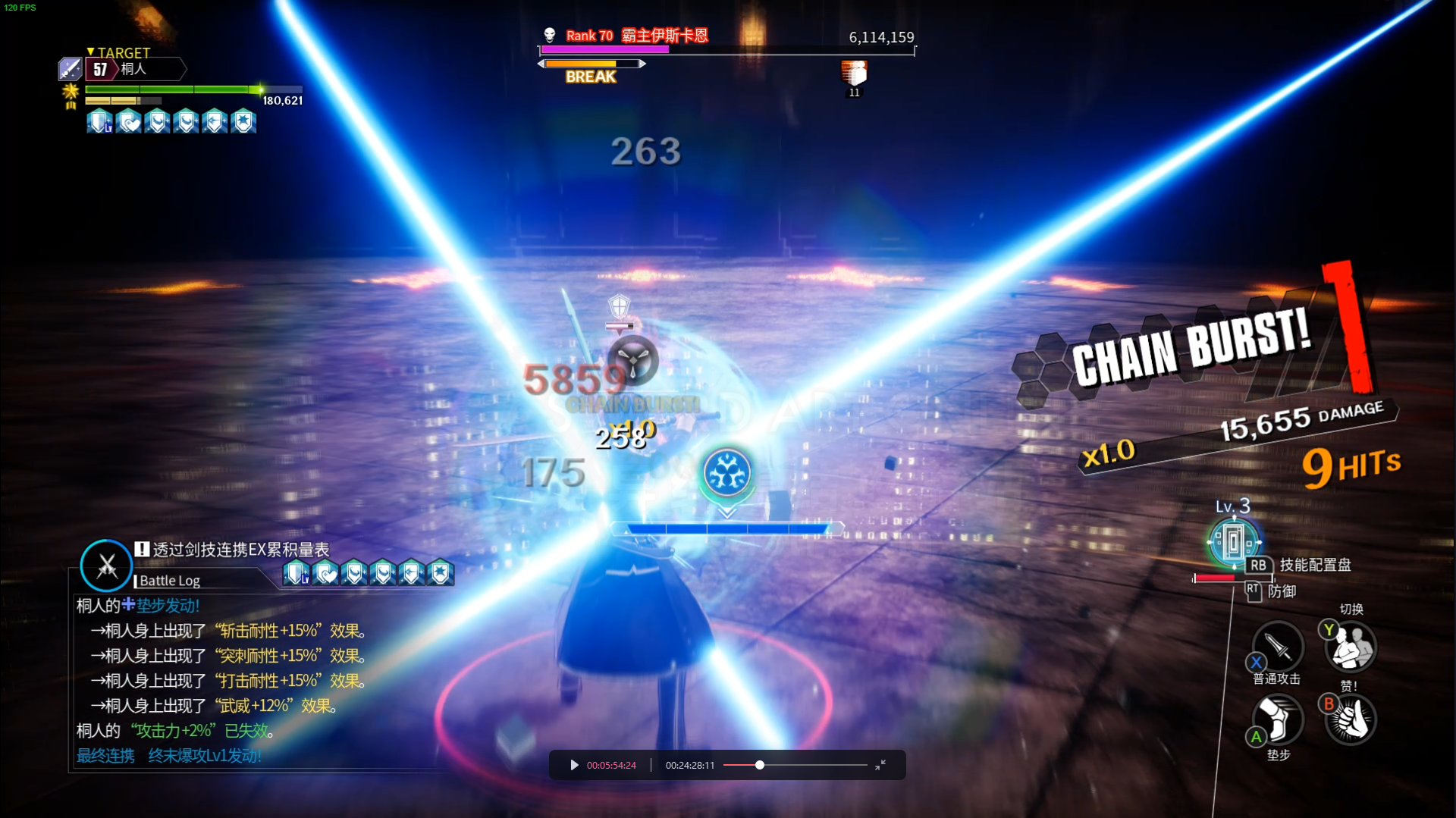Activate the switch character icon
The width and height of the screenshot is (1456, 818).
tap(1351, 647)
